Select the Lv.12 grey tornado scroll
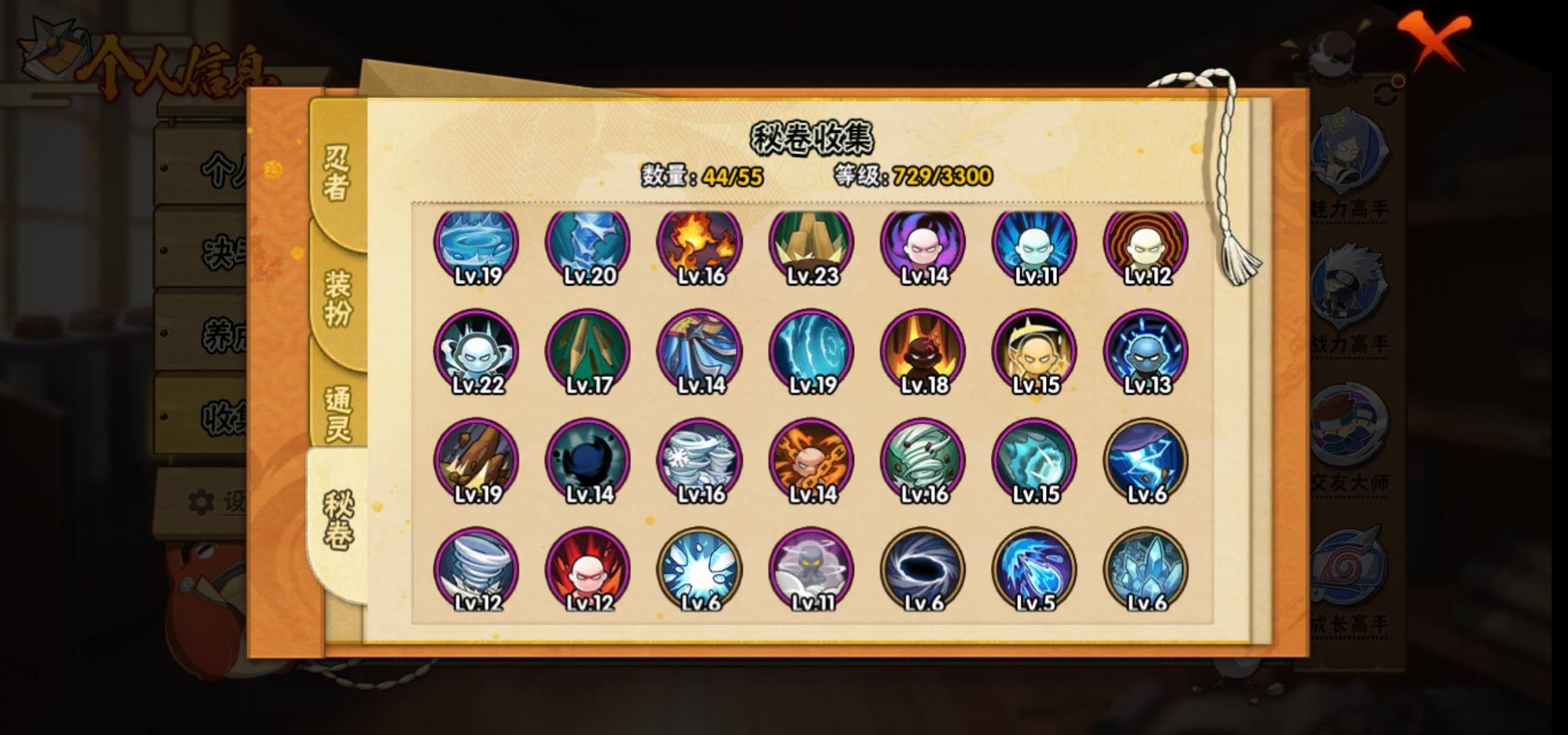 point(476,570)
